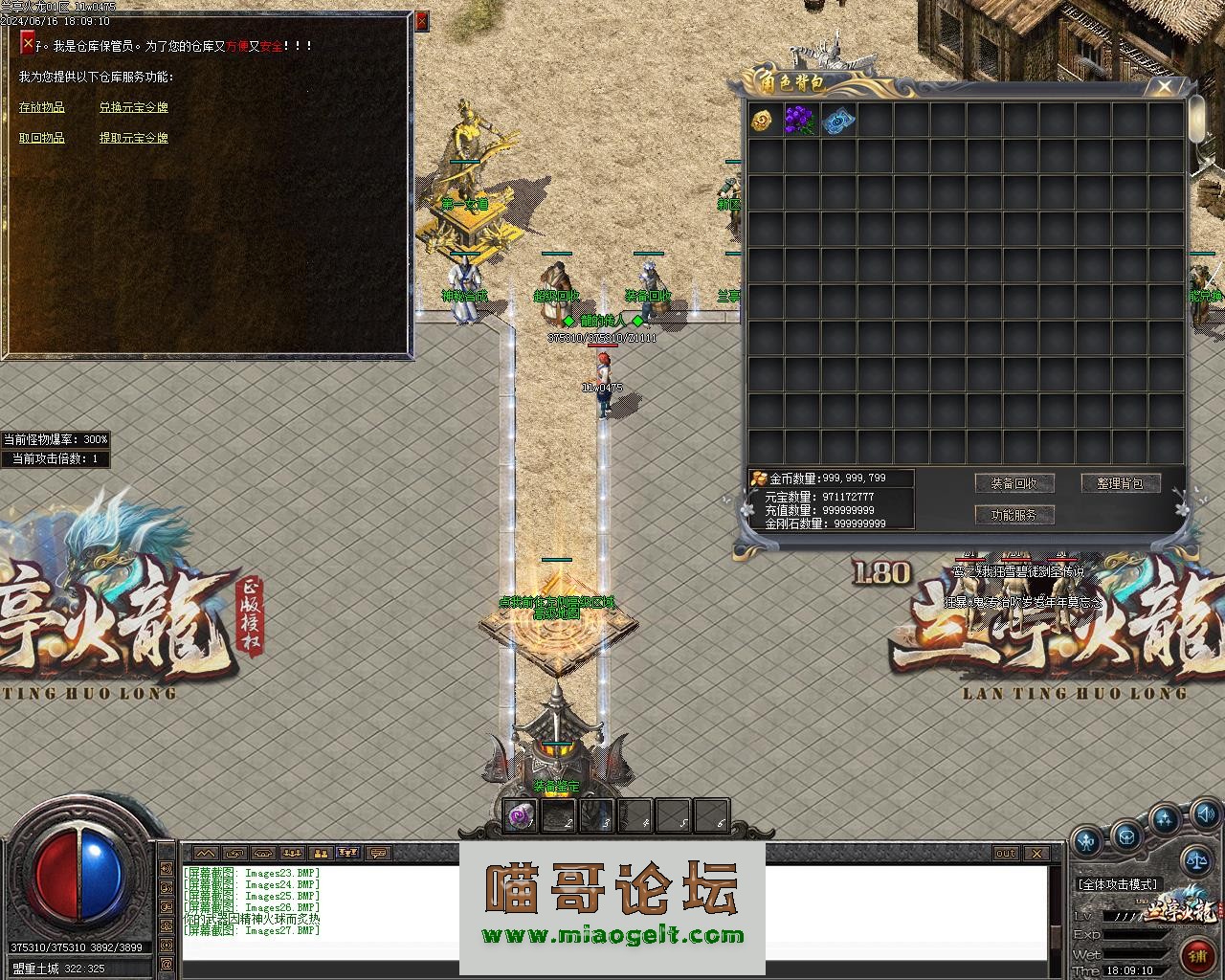This screenshot has width=1225, height=980.
Task: Choose 取回物品 to retrieve items
Action: pyautogui.click(x=42, y=139)
